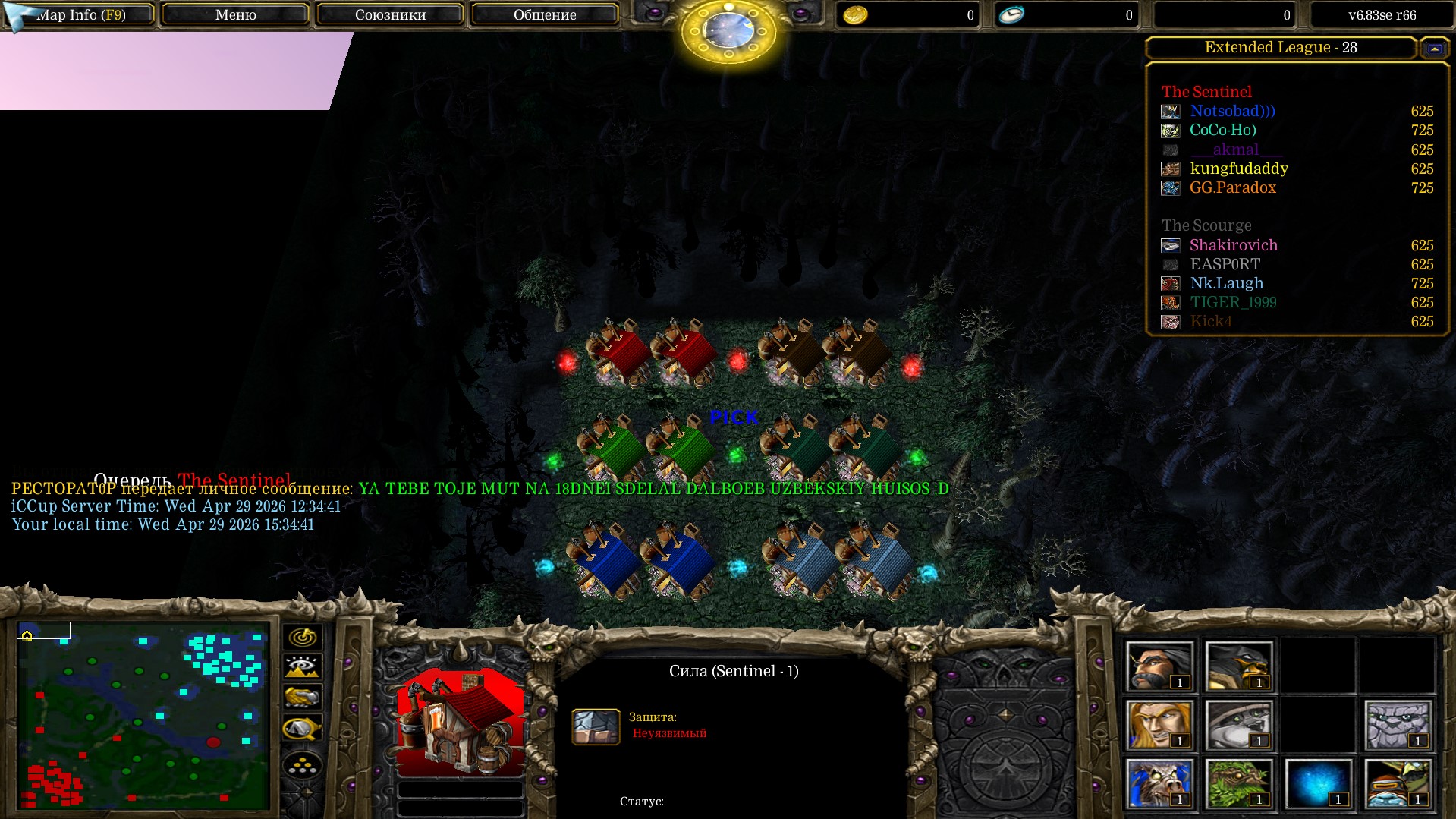Pick the dark-haired mustached hero
This screenshot has height=819, width=1456.
pyautogui.click(x=1159, y=666)
